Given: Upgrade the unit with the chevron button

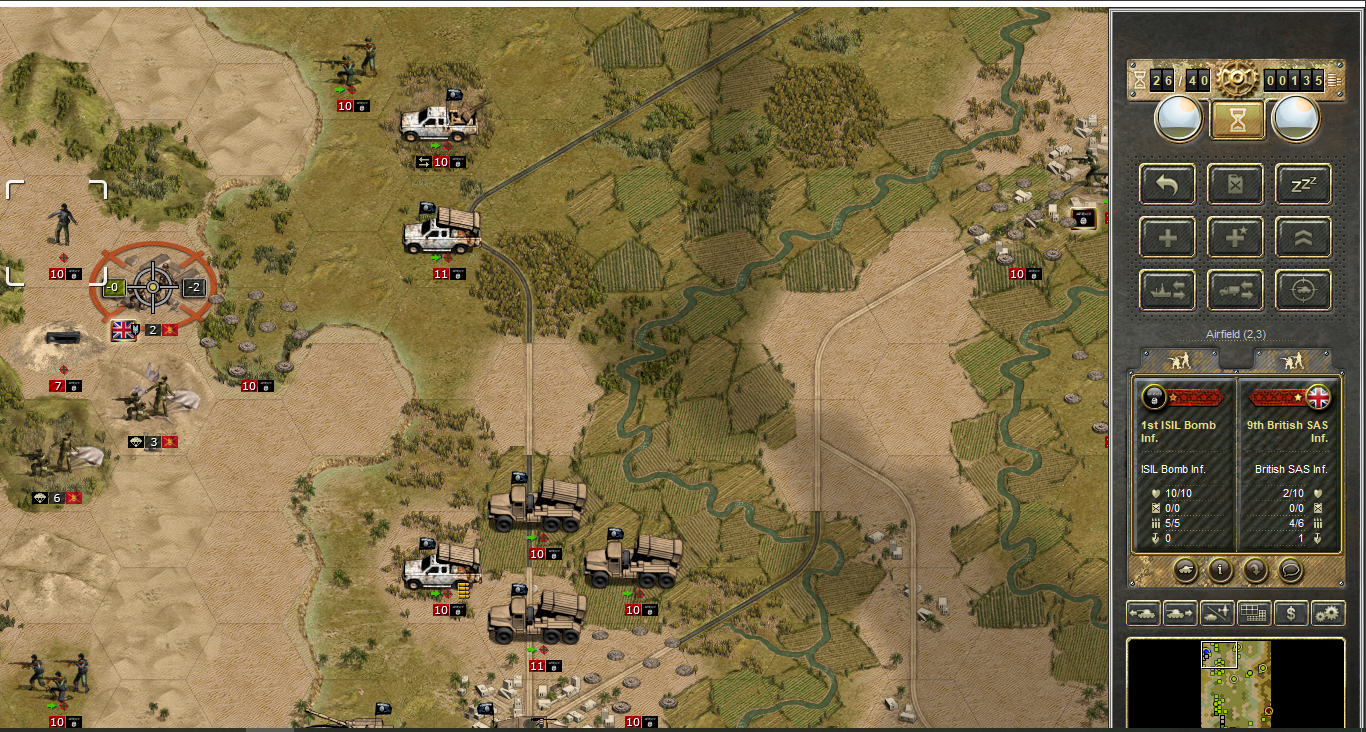Looking at the screenshot, I should coord(1303,237).
